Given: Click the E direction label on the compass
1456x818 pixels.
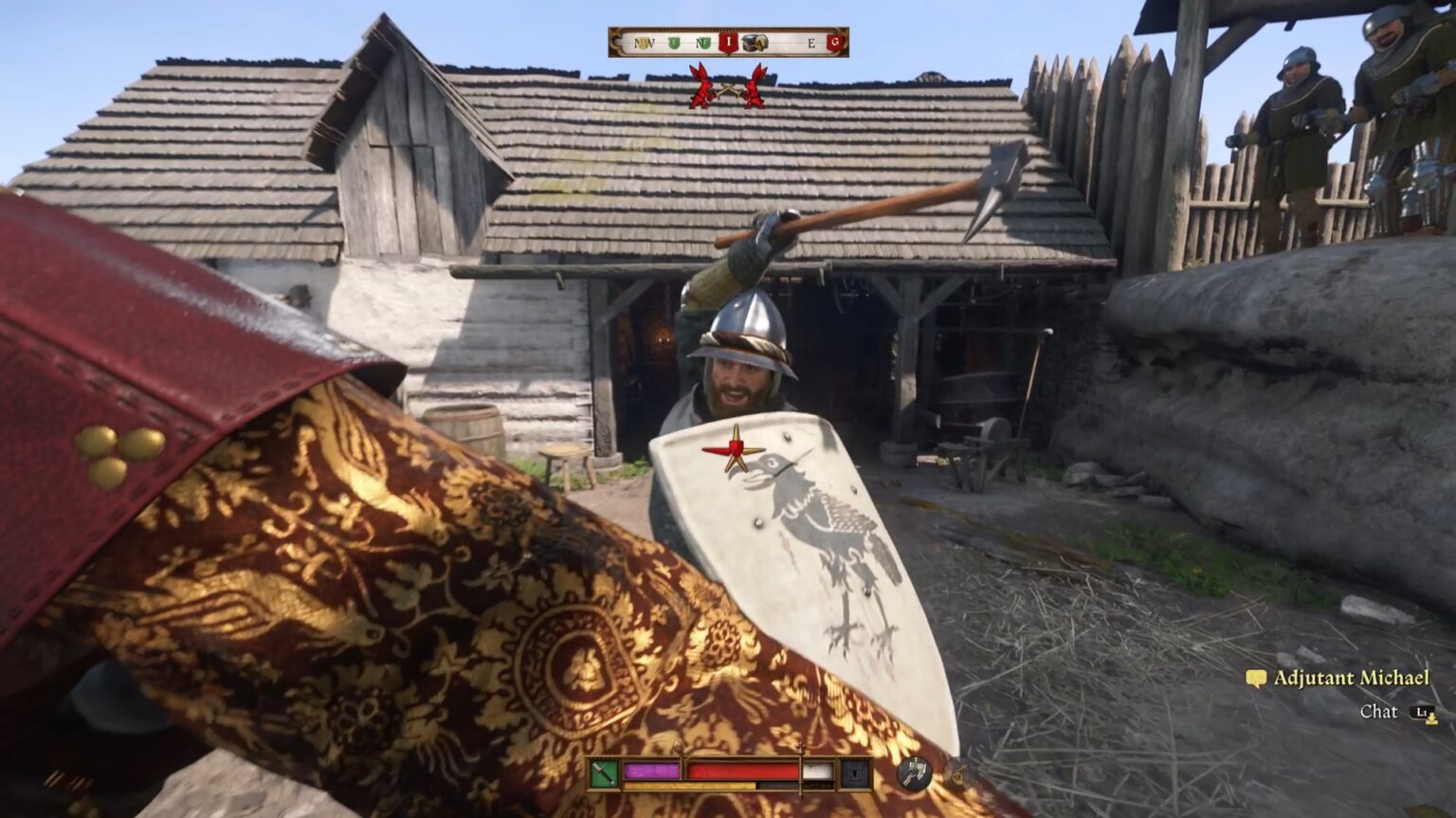Looking at the screenshot, I should (810, 42).
